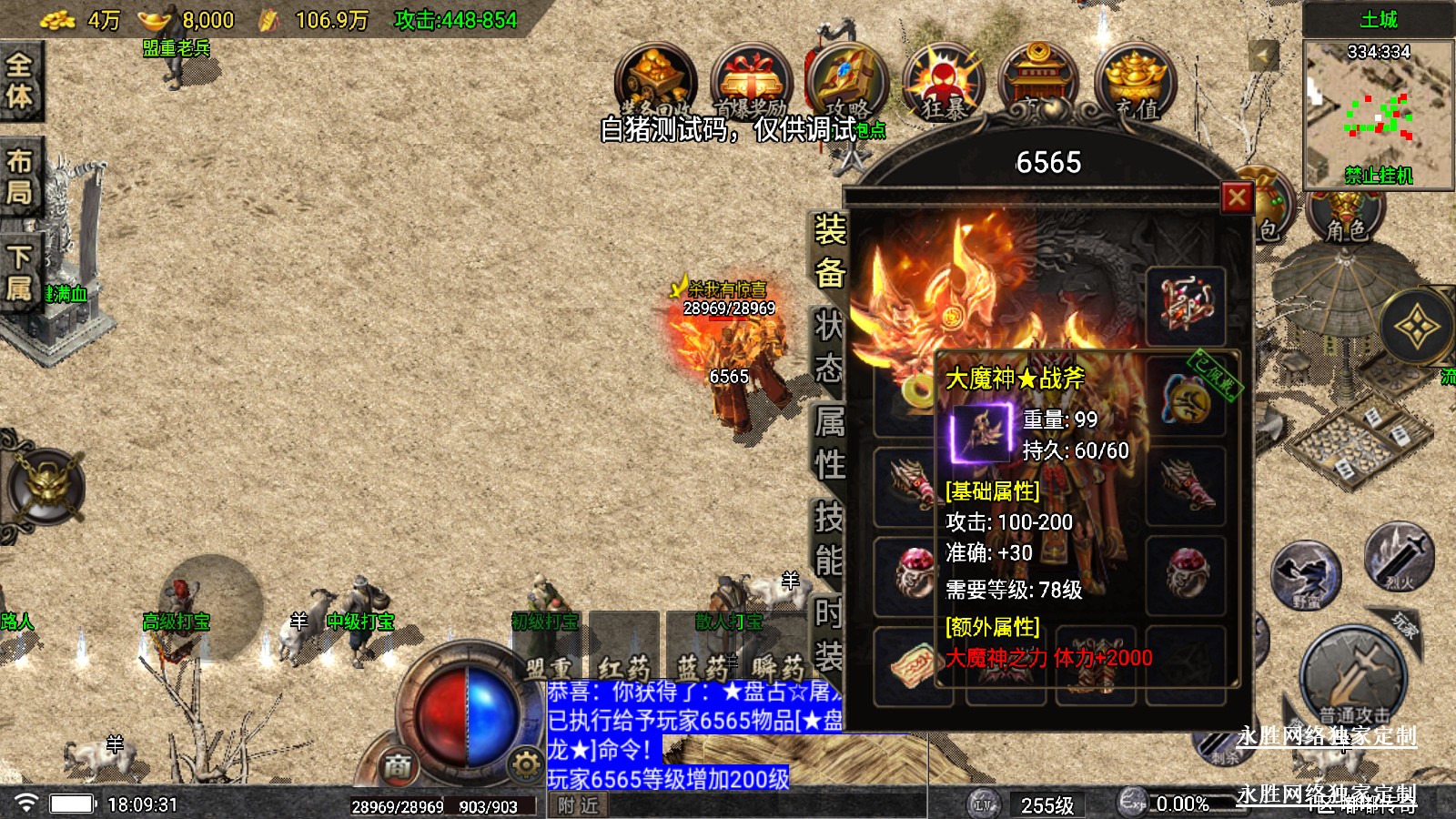Screen dimensions: 1456x819
Task: Cast the 野蛮 charge skill
Action: pyautogui.click(x=1306, y=576)
